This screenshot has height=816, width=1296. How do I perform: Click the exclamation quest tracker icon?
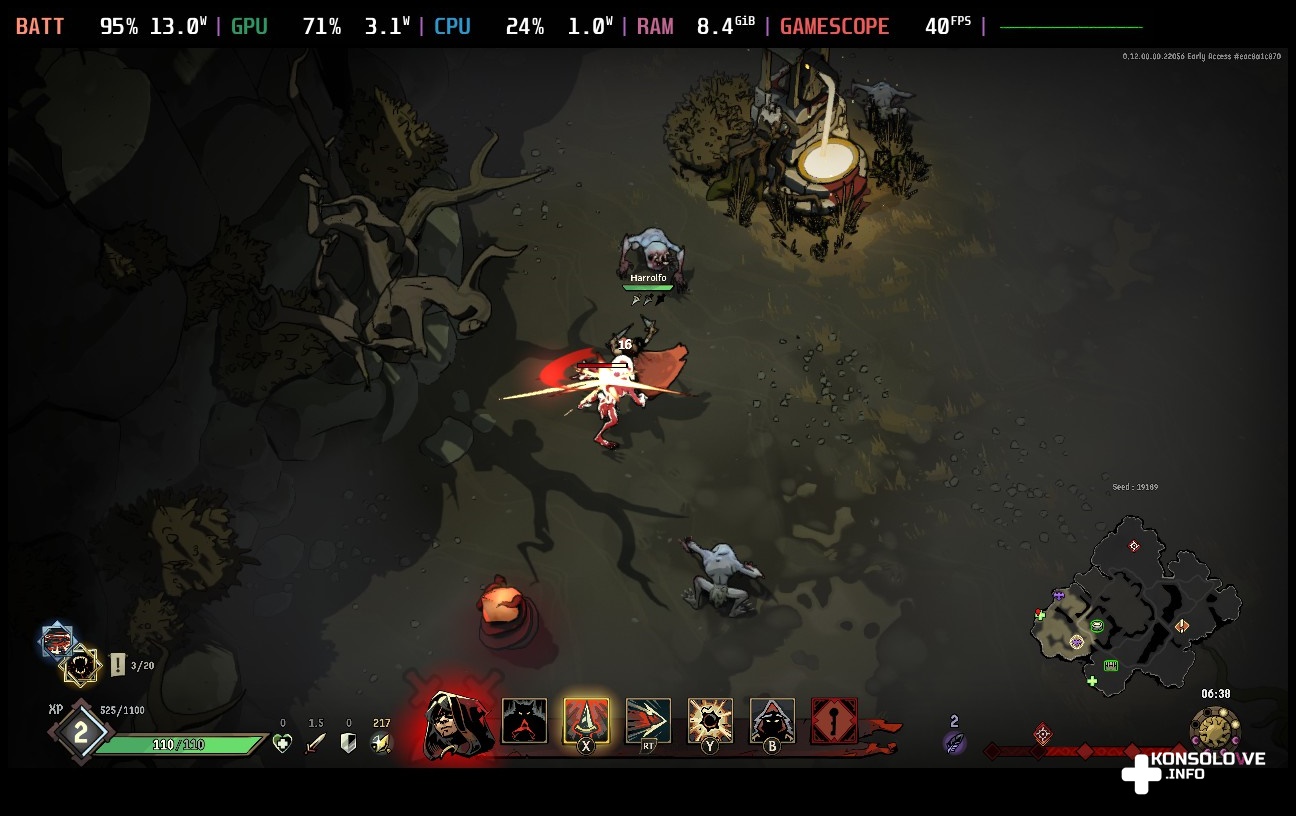[118, 664]
